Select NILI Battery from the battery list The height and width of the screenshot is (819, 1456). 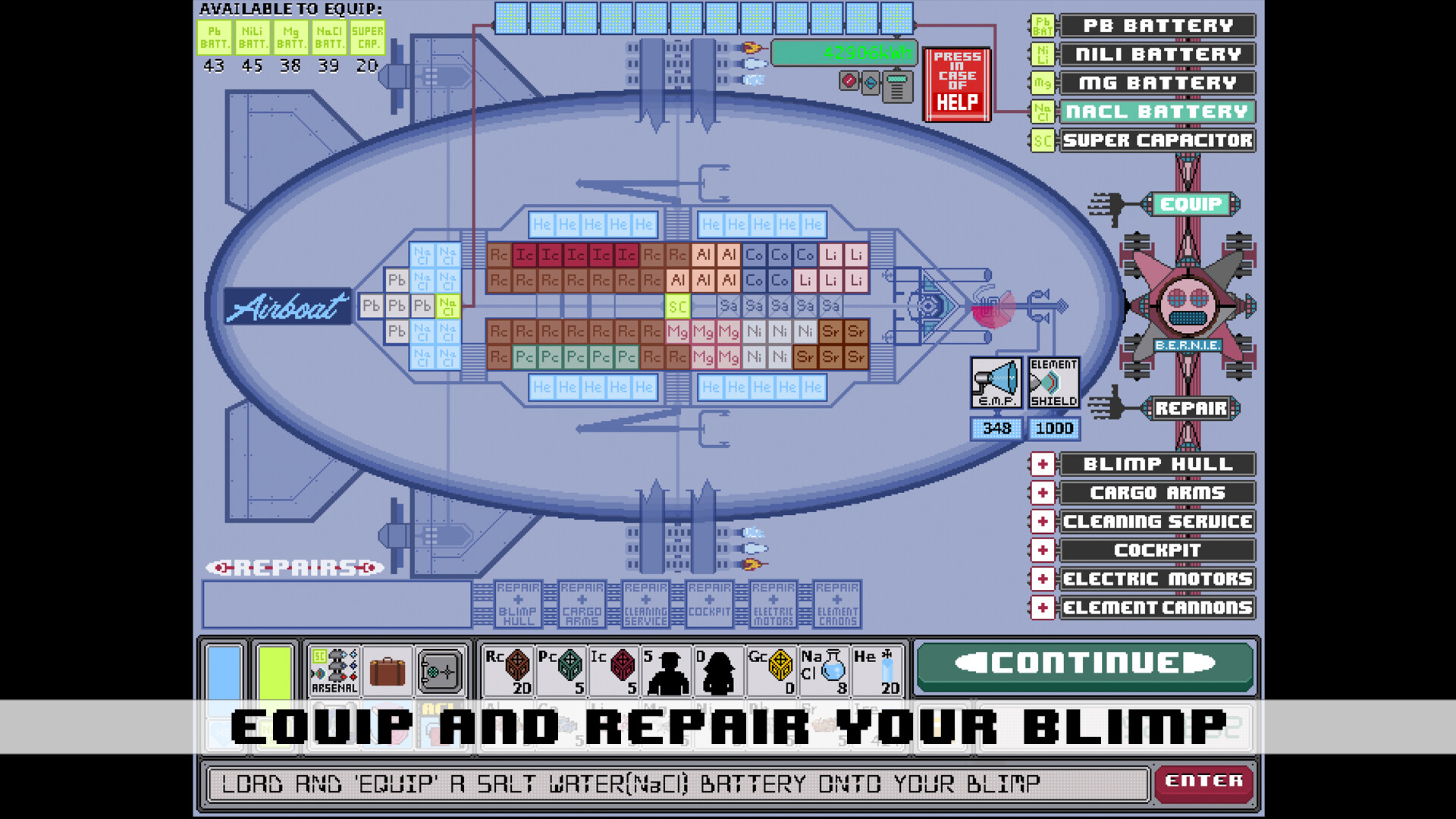coord(1156,54)
